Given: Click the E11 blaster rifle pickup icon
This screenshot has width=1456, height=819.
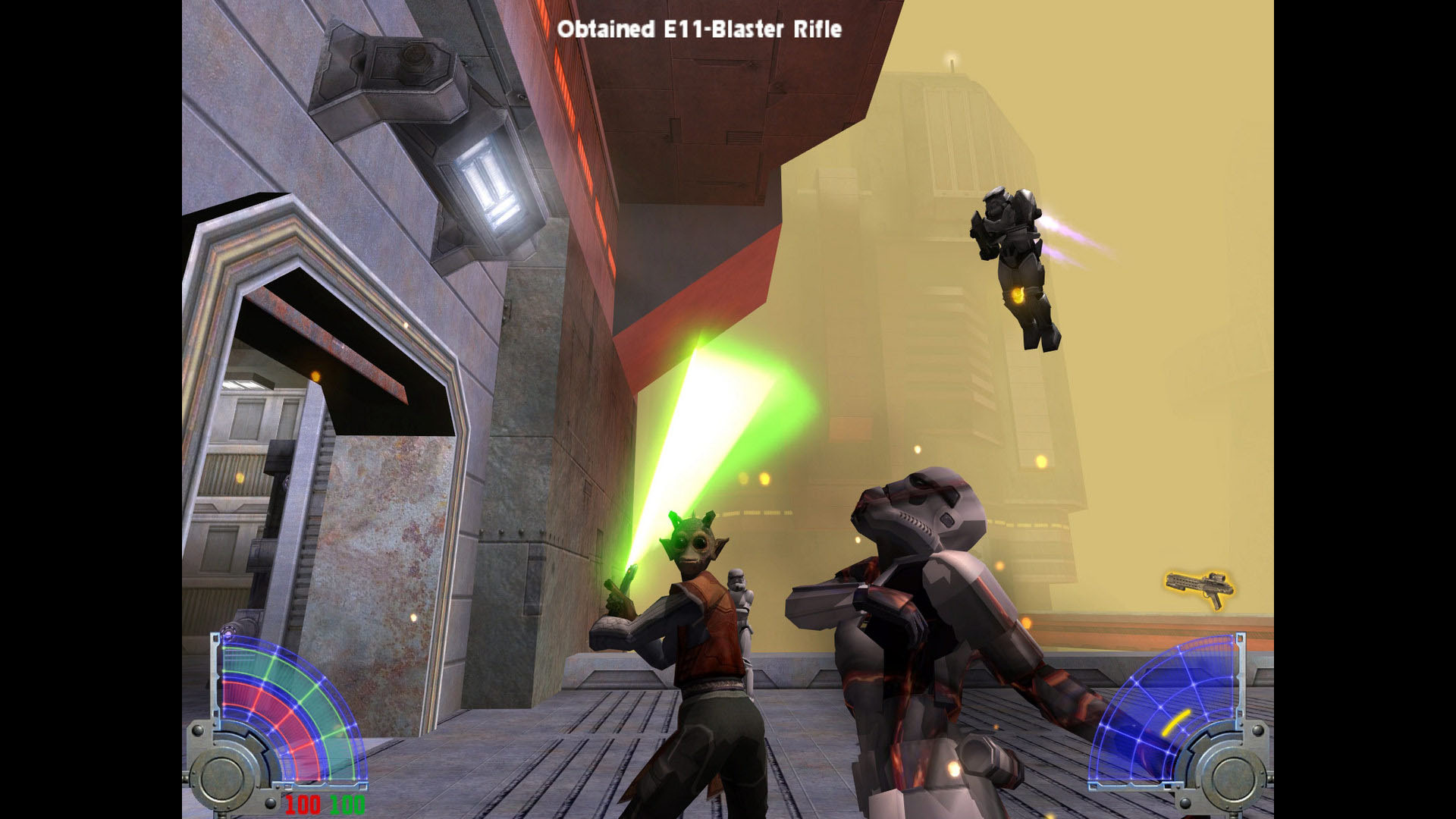Looking at the screenshot, I should [x=1199, y=588].
